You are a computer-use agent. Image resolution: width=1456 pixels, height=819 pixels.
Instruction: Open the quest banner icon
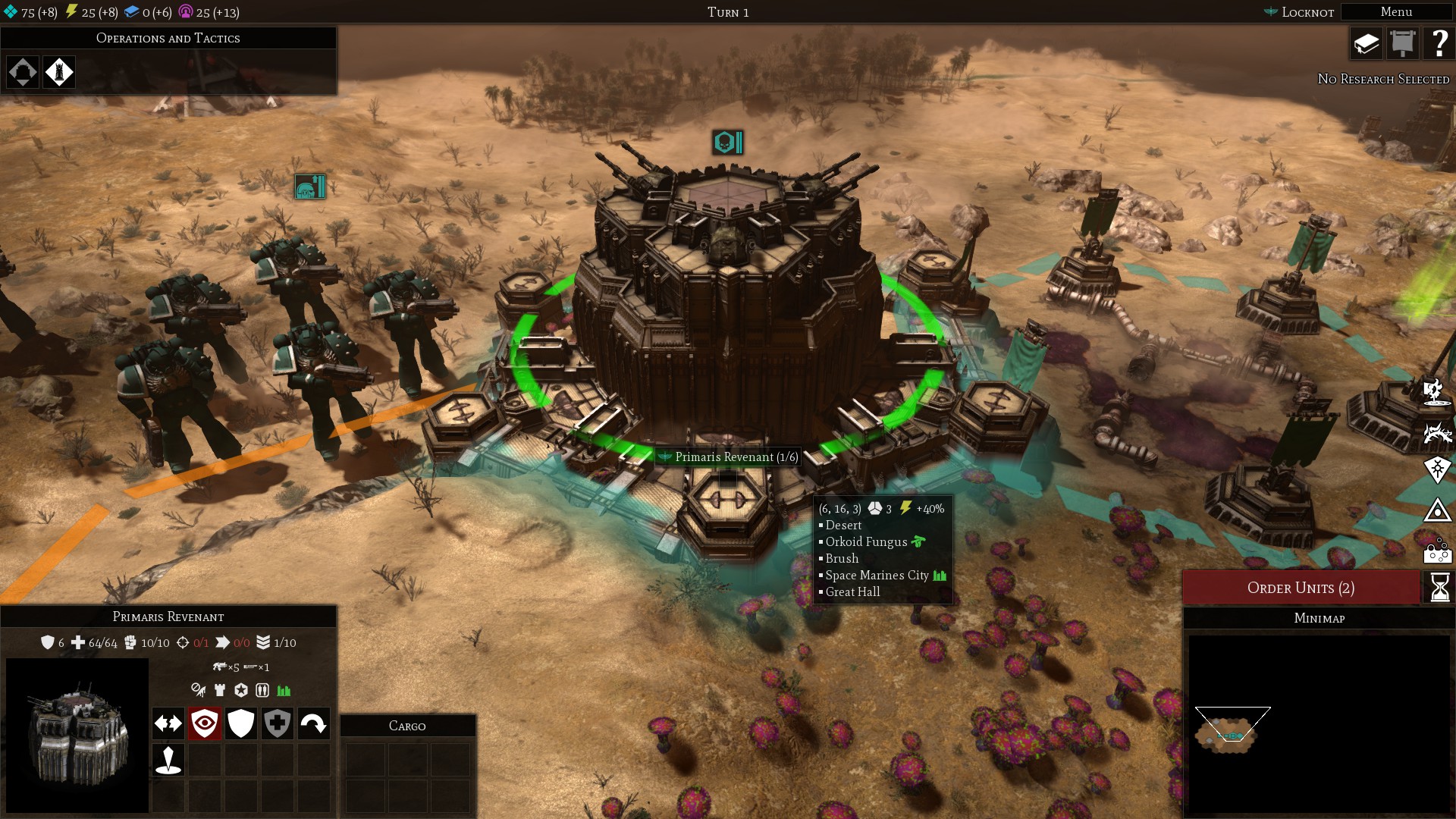click(1403, 44)
